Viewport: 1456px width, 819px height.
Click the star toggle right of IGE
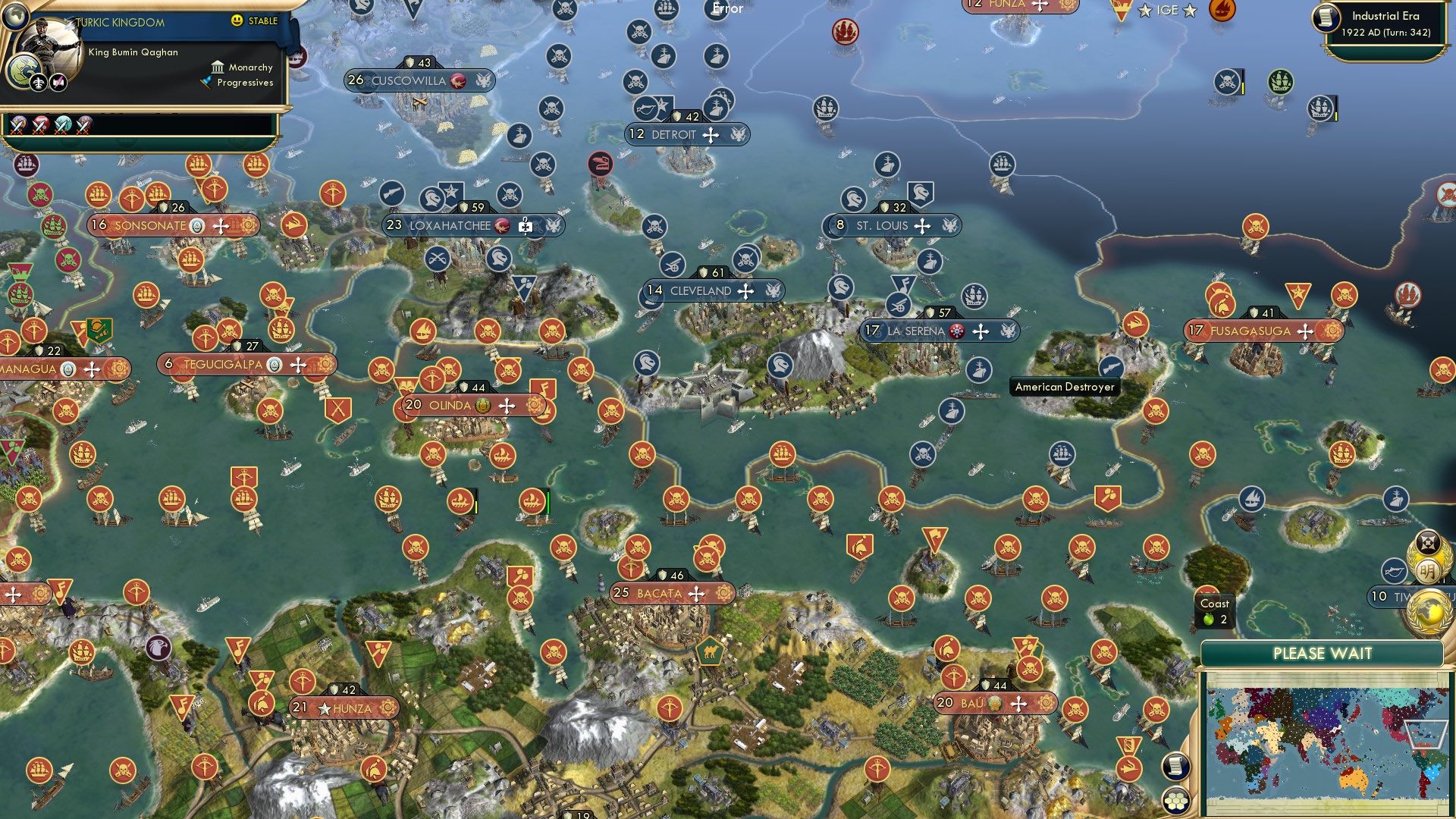click(1189, 11)
